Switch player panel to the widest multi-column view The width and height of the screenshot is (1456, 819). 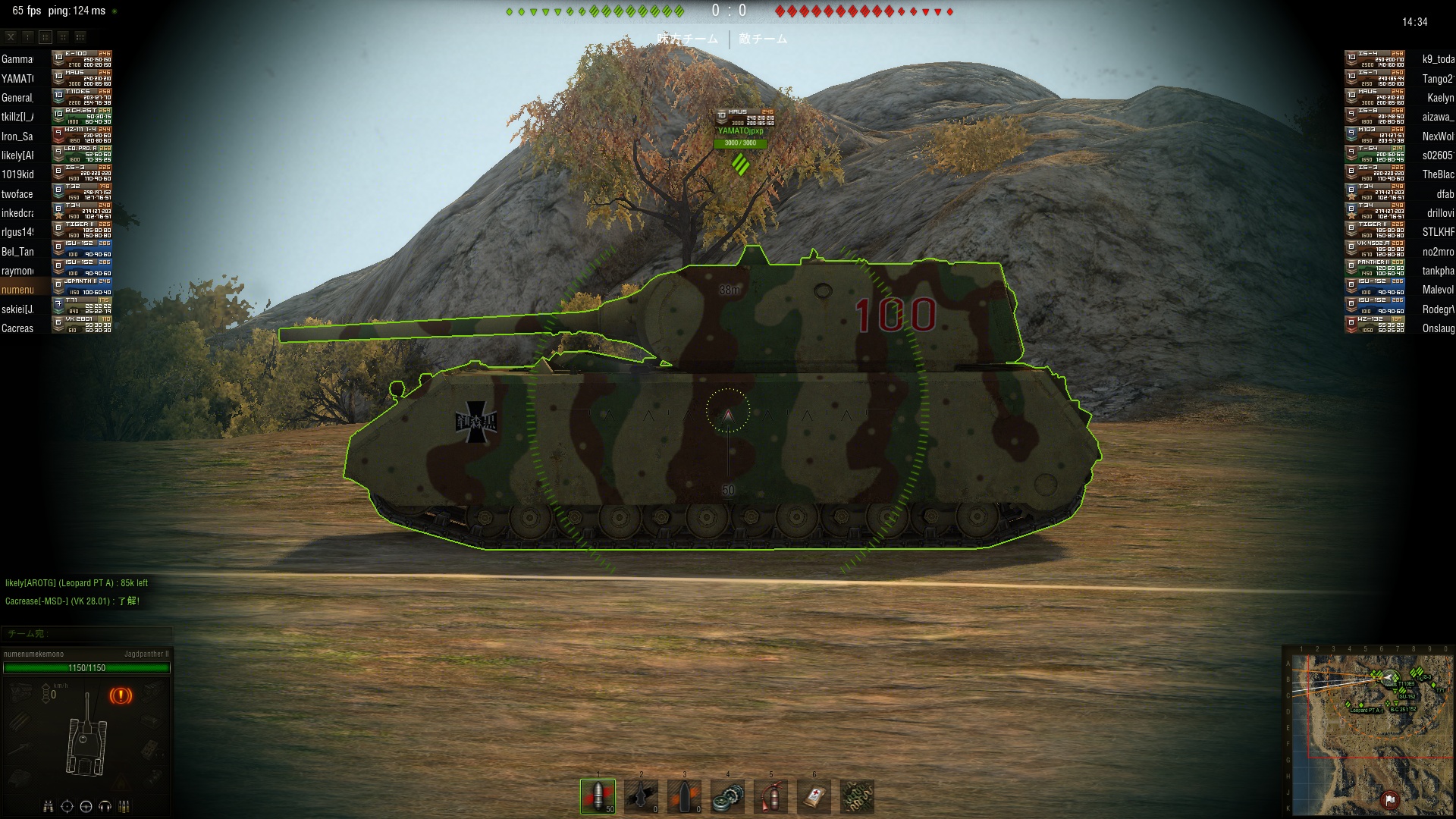click(x=80, y=36)
